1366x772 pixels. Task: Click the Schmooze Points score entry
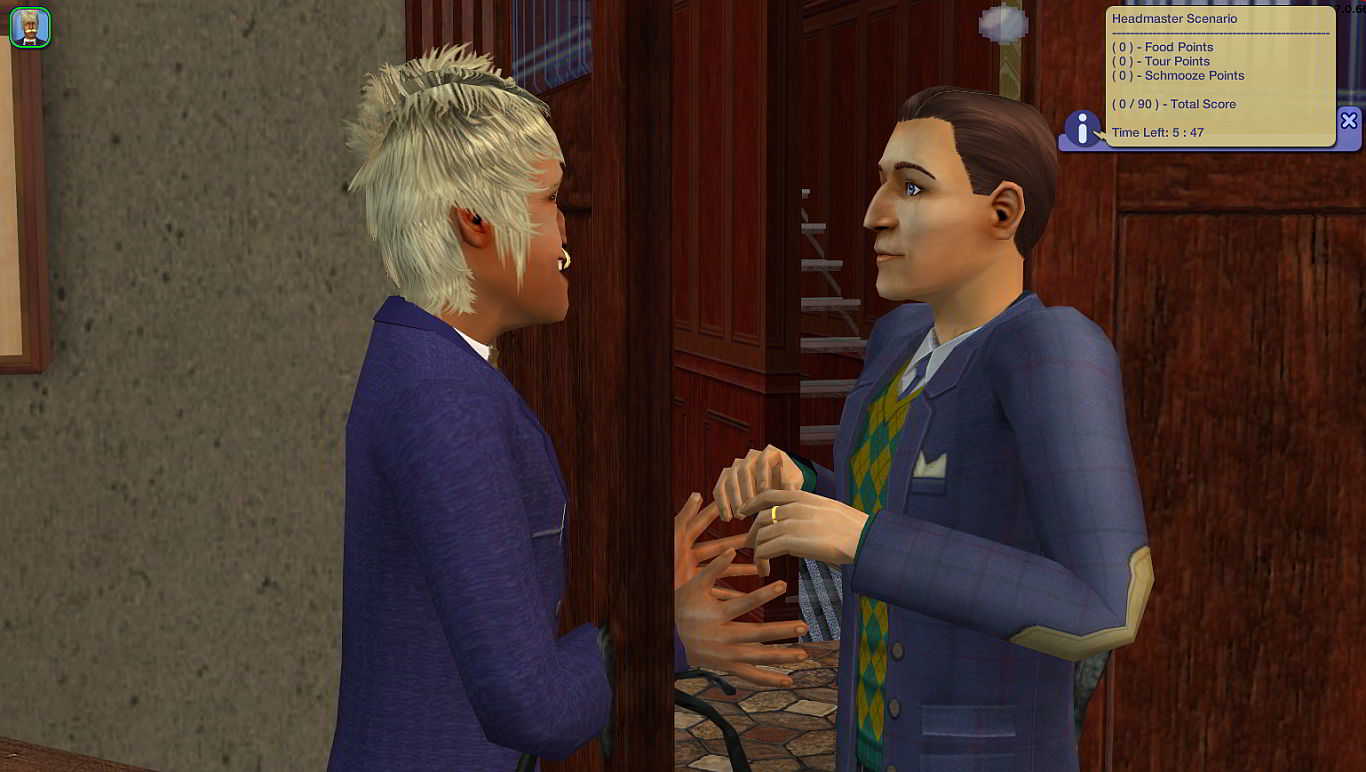coord(1178,75)
